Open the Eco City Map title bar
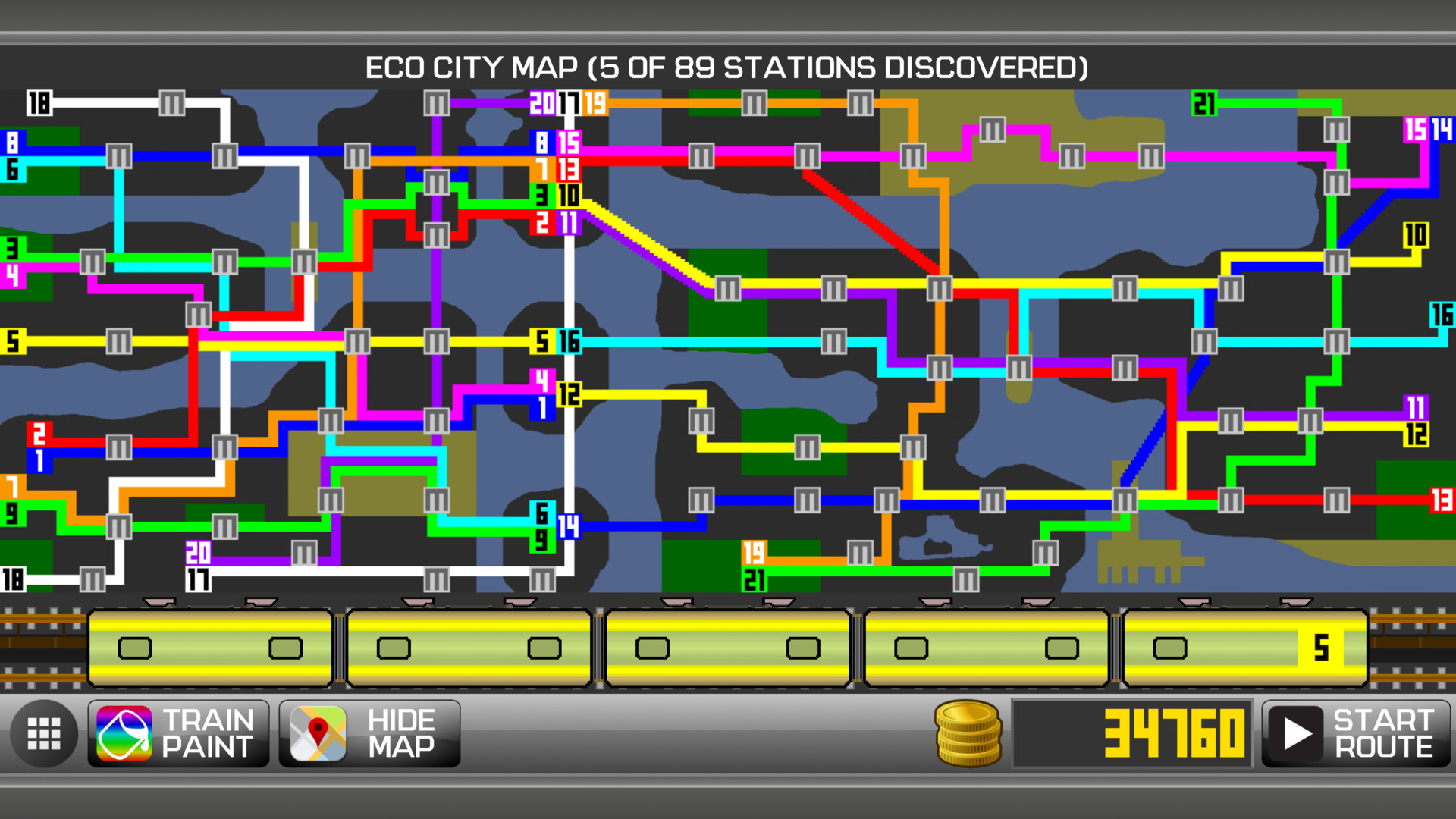This screenshot has height=819, width=1456. pyautogui.click(x=727, y=68)
